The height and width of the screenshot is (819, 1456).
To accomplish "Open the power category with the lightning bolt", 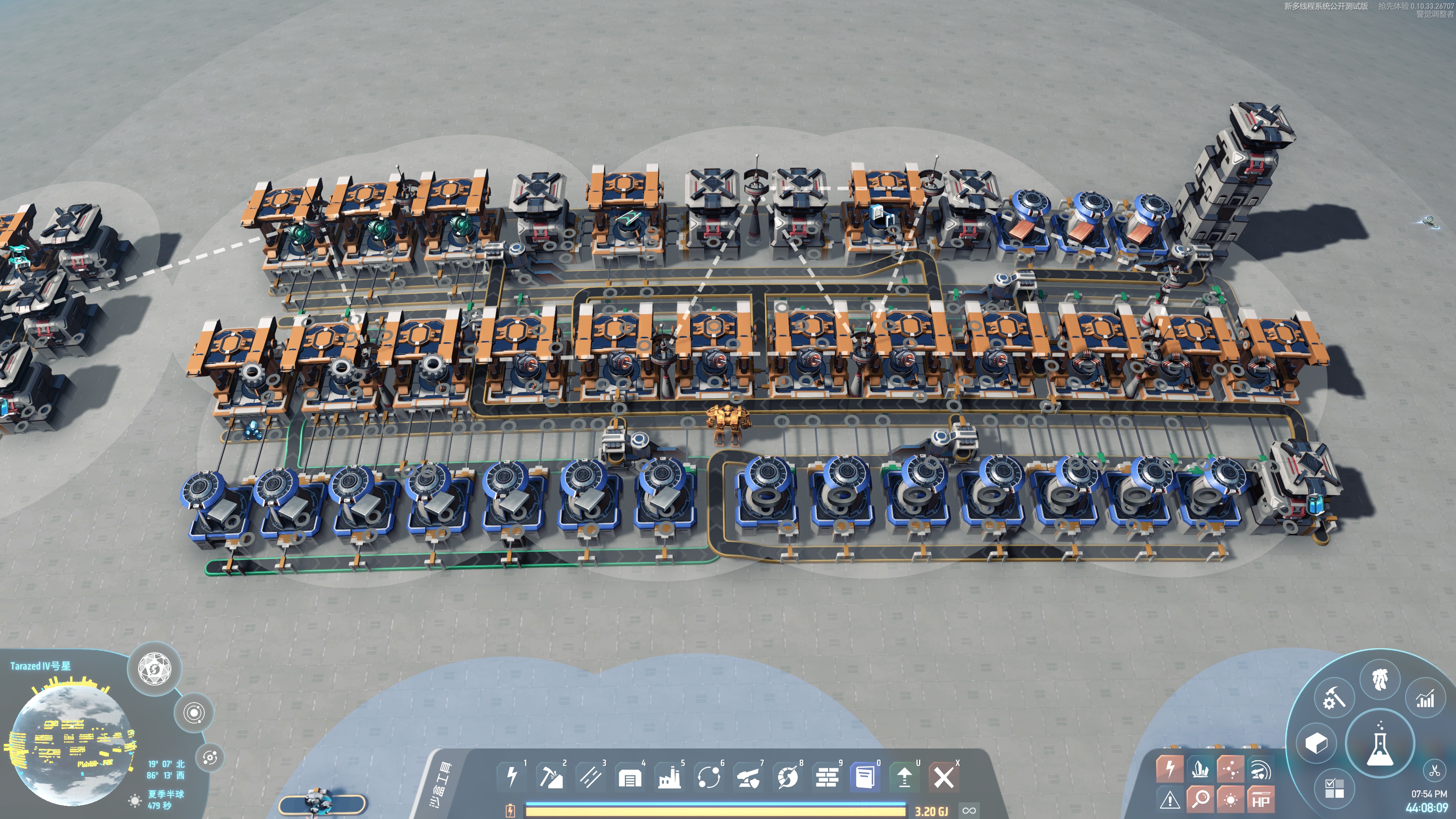I will click(x=512, y=777).
